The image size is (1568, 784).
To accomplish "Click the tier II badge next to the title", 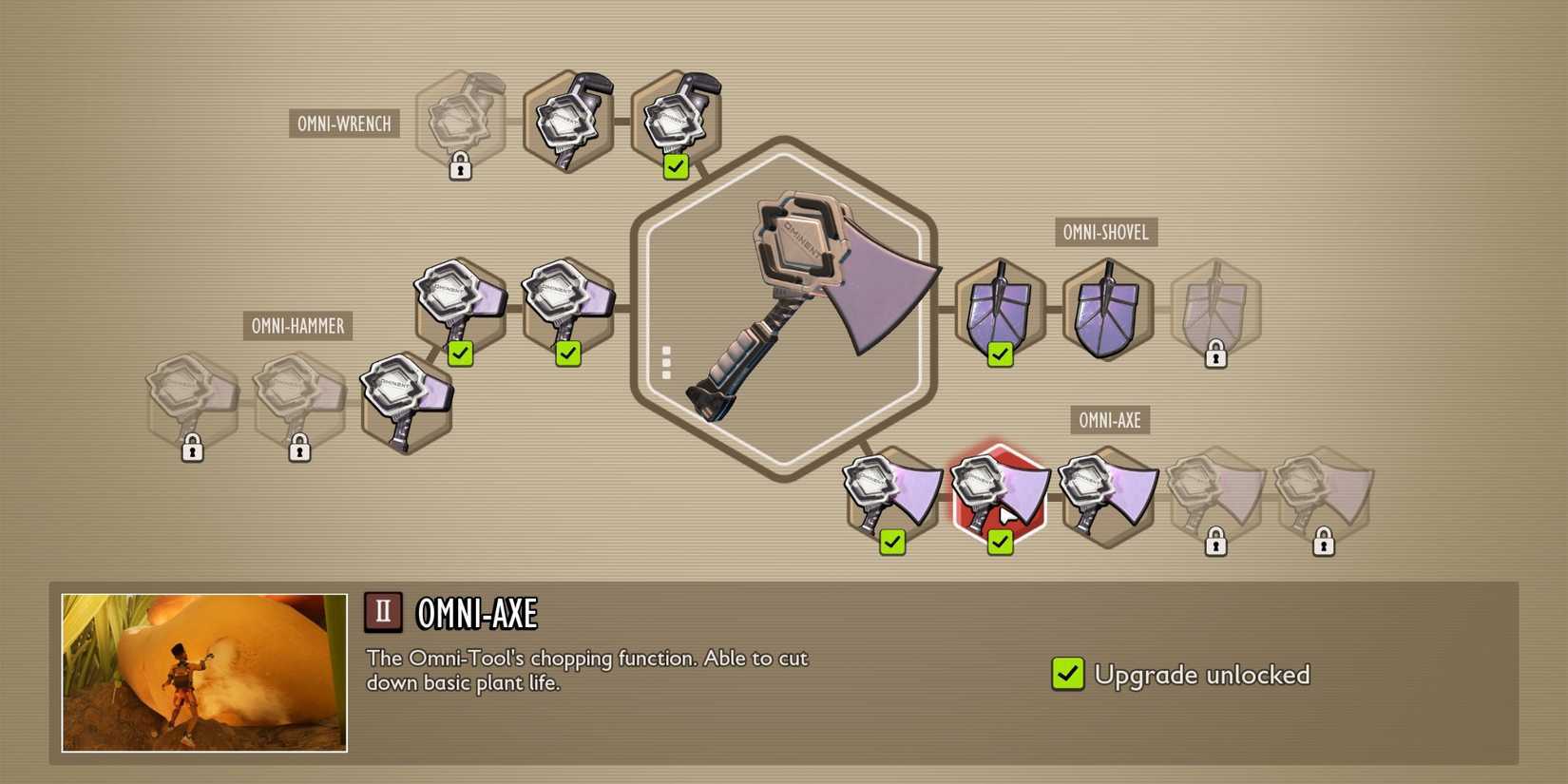I will coord(383,611).
